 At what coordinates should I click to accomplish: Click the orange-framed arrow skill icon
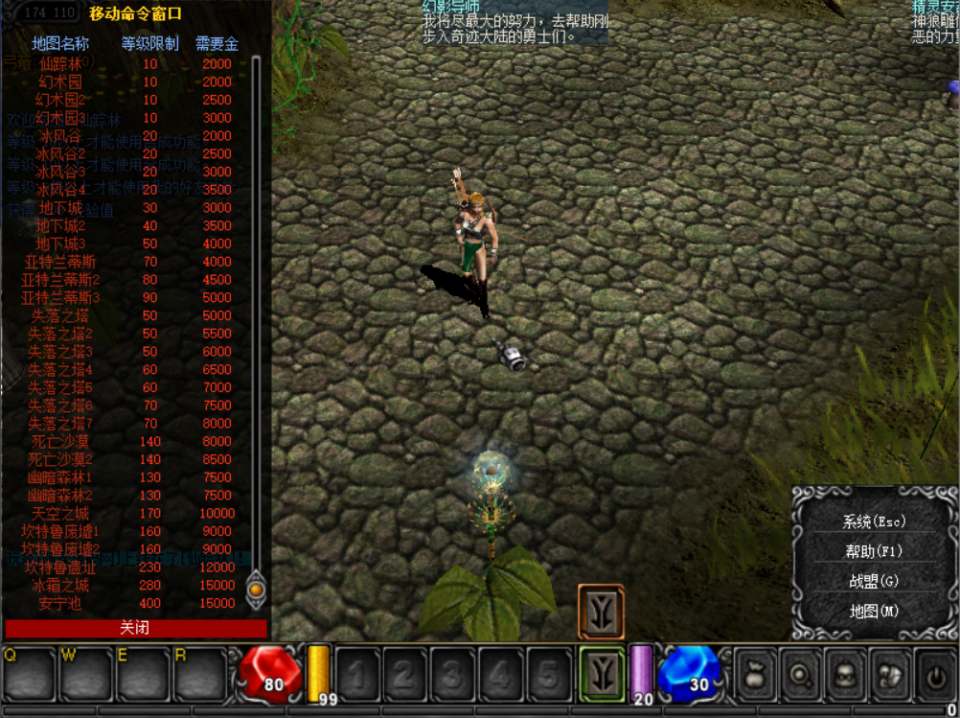tap(601, 611)
